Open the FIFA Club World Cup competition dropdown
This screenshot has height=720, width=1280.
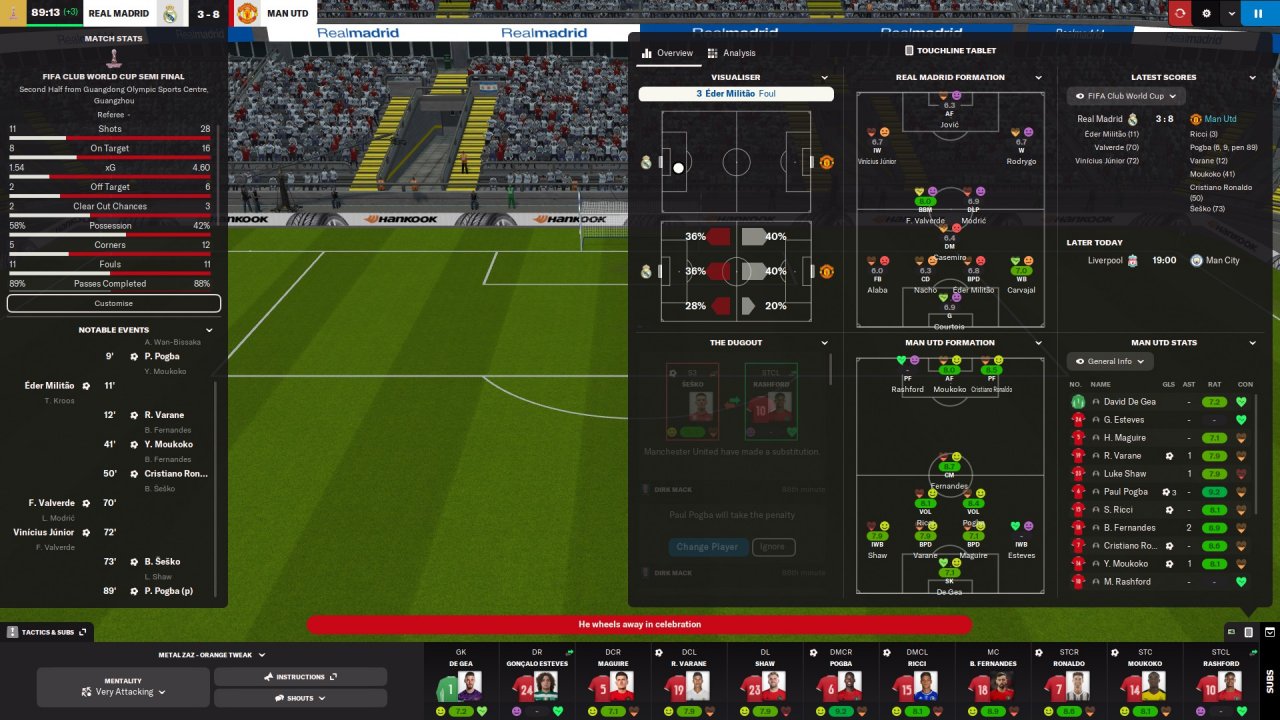pos(1126,96)
